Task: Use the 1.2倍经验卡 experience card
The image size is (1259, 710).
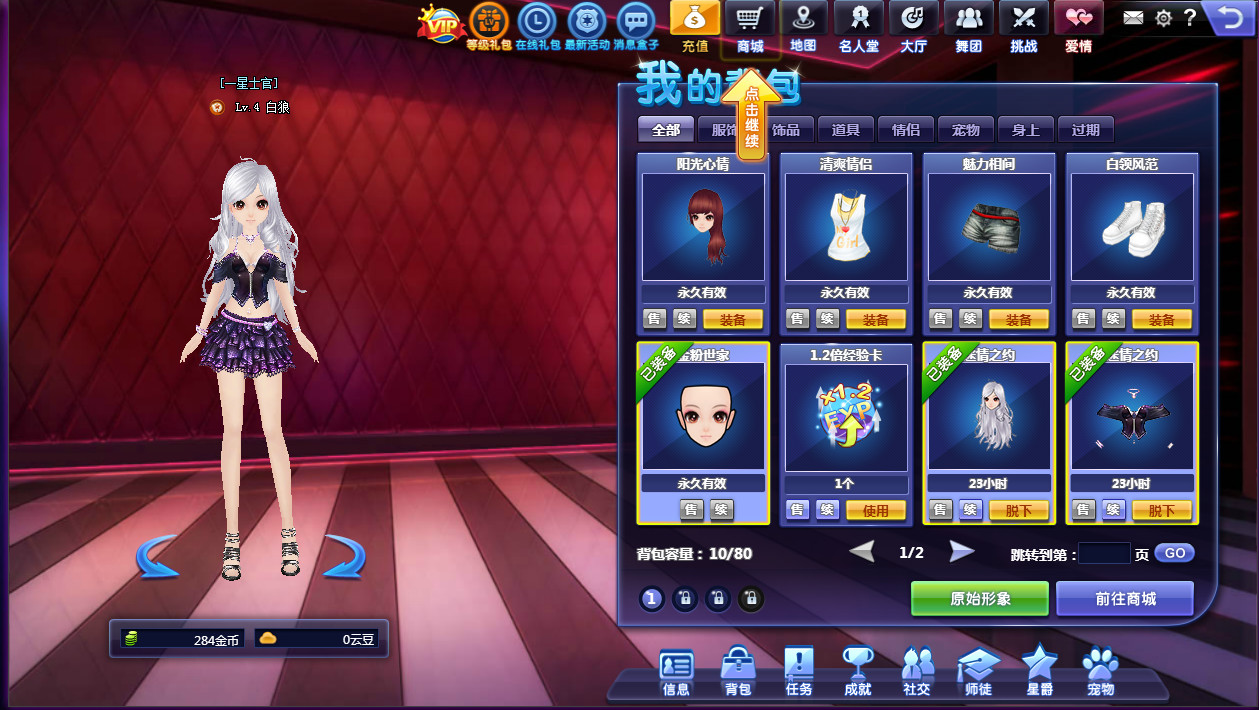Action: click(876, 510)
